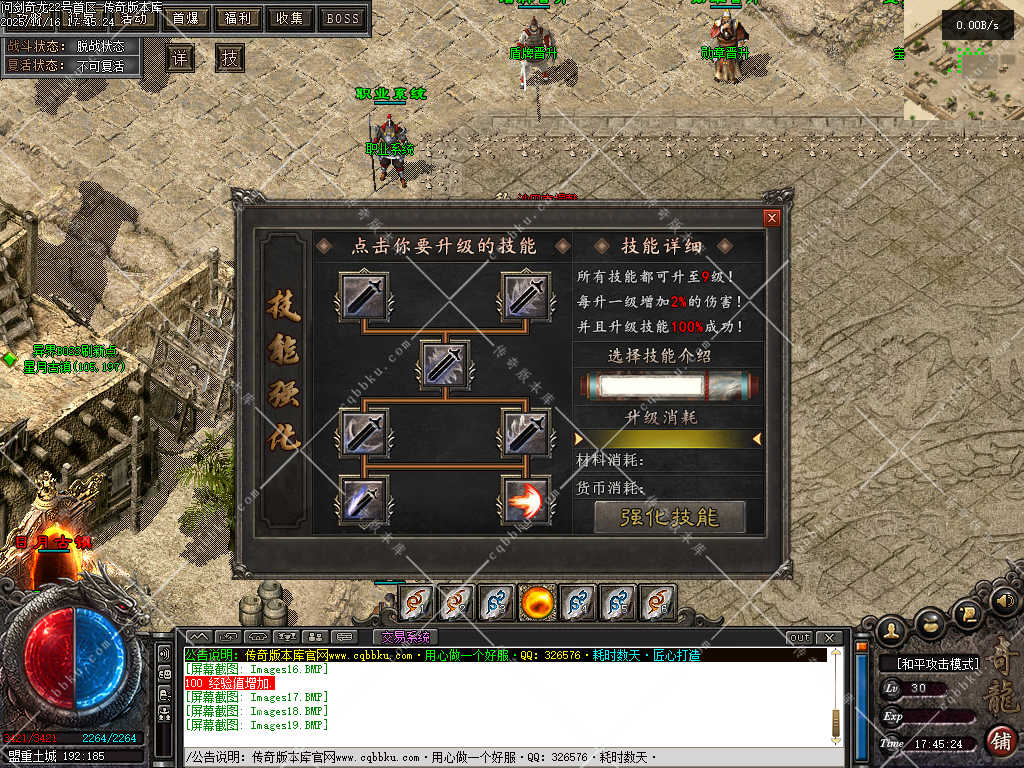Open the 收集 collection menu
The image size is (1024, 768).
pyautogui.click(x=290, y=18)
